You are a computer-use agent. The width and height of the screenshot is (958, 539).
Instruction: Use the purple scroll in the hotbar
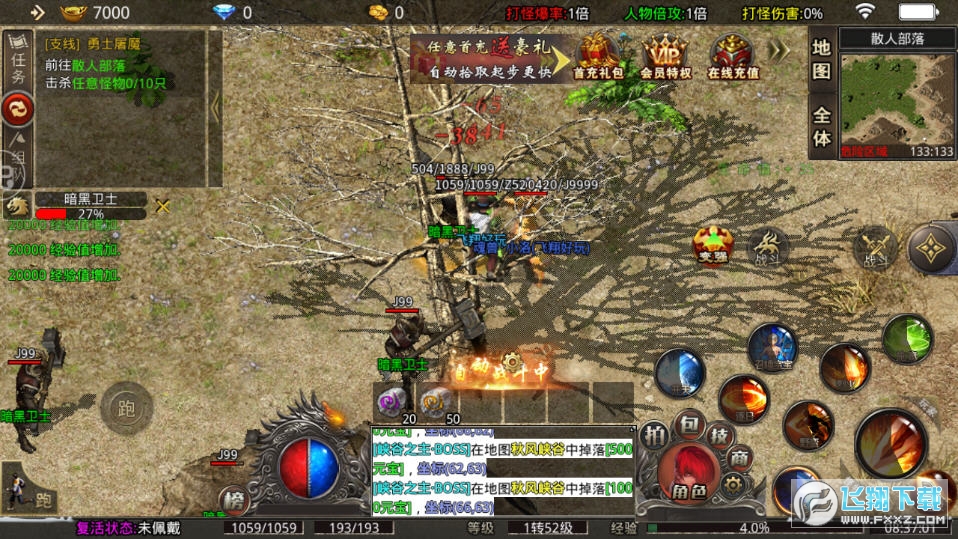(x=389, y=402)
